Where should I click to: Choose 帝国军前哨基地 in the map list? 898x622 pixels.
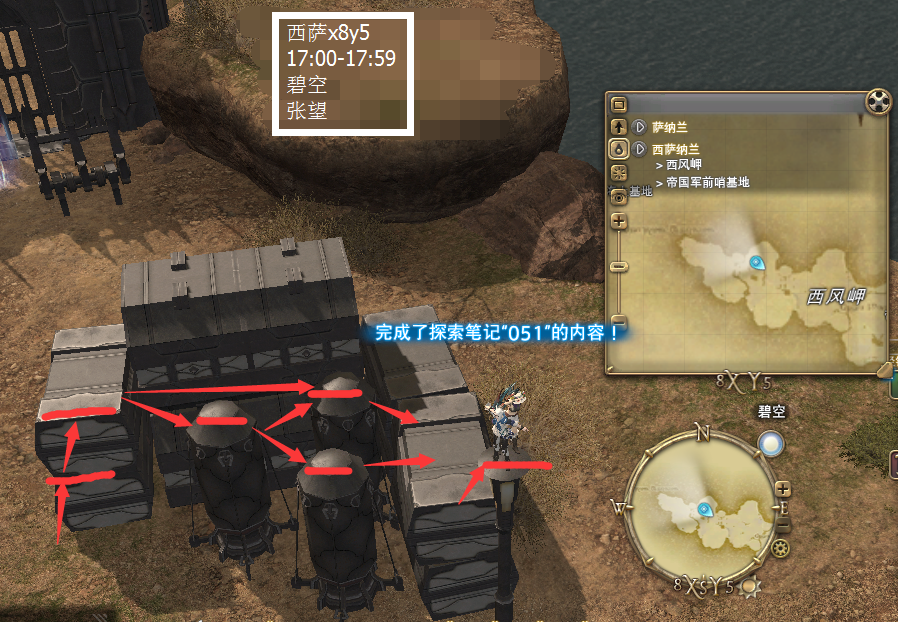[707, 182]
